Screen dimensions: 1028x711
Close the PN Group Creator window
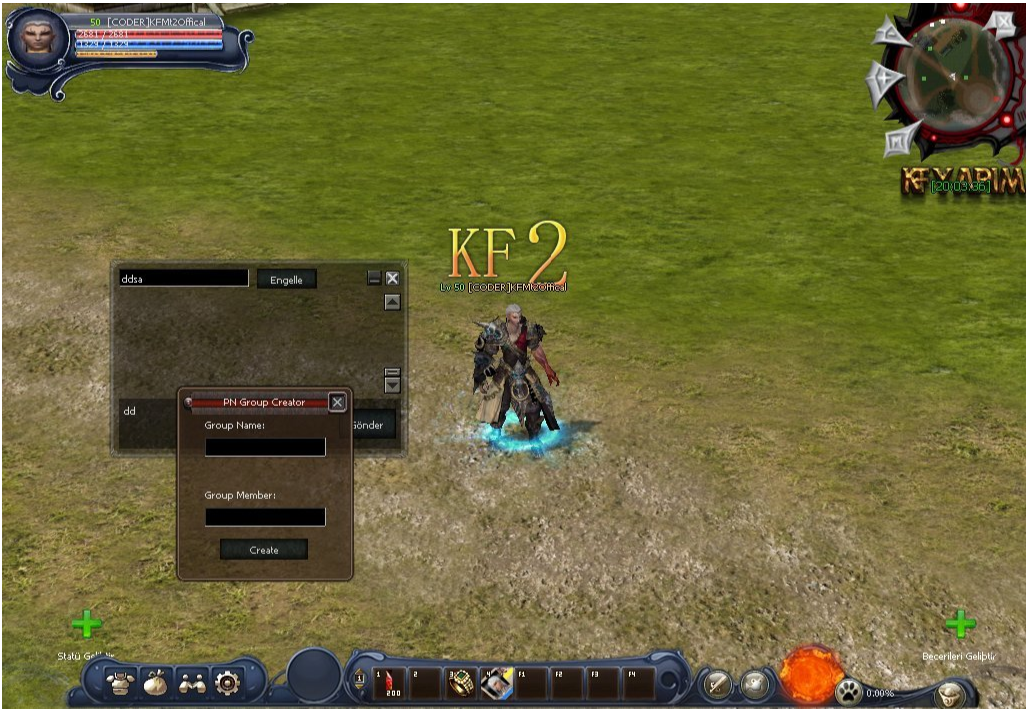[337, 402]
